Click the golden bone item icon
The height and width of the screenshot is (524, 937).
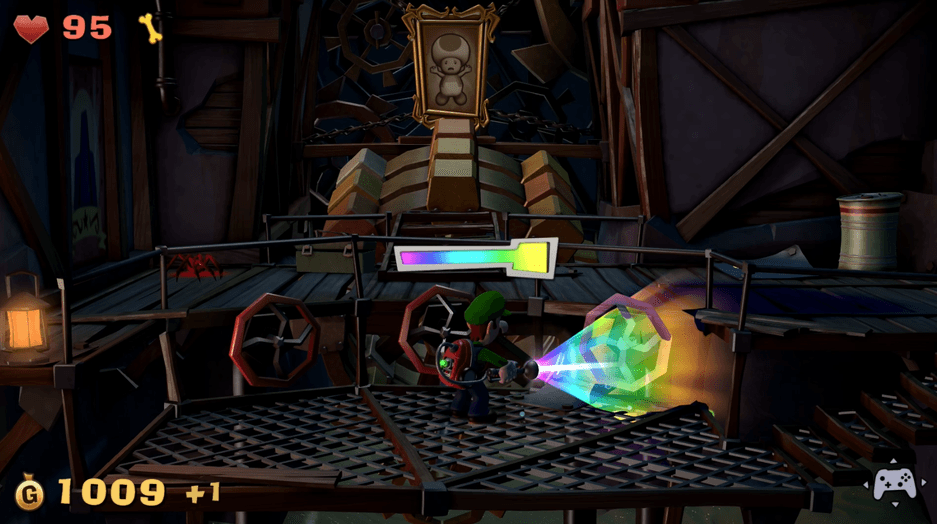click(150, 27)
